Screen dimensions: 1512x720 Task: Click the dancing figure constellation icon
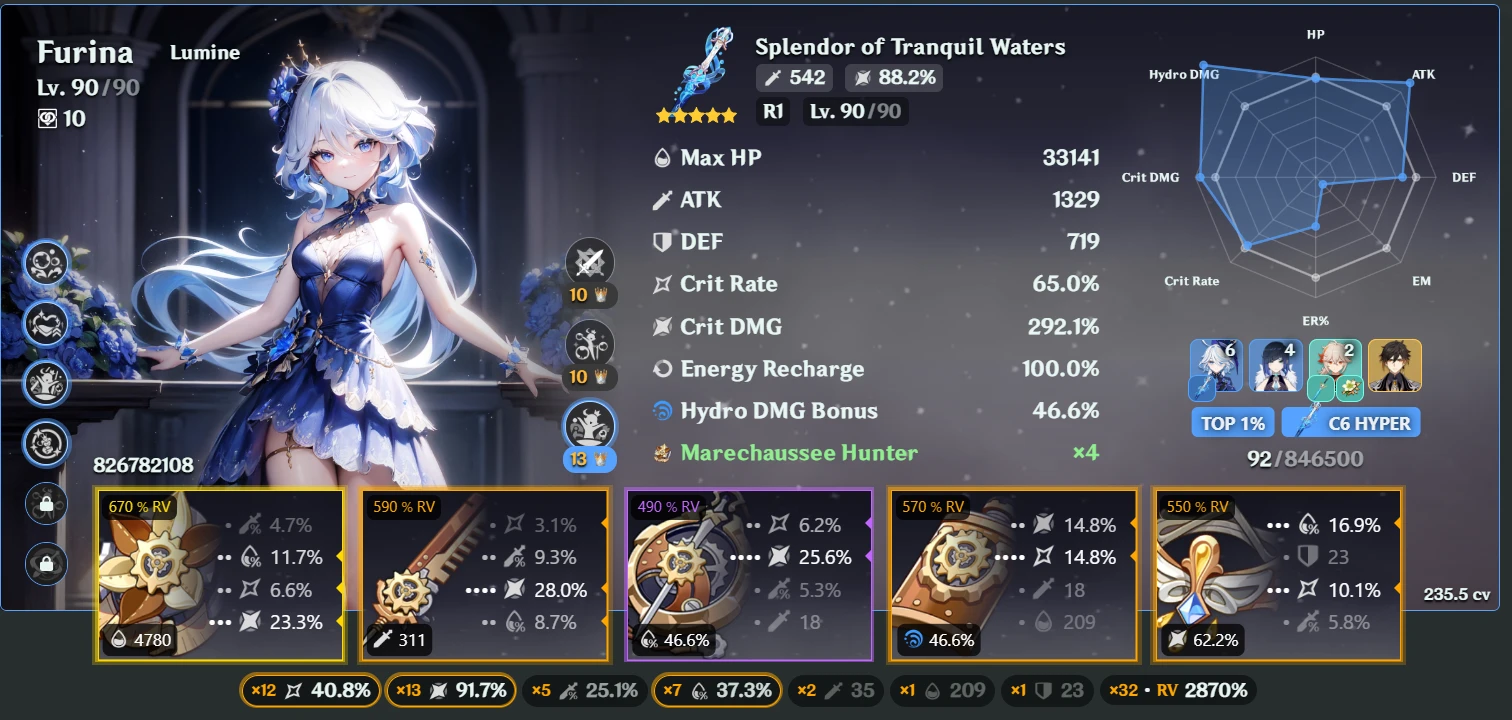pyautogui.click(x=44, y=383)
